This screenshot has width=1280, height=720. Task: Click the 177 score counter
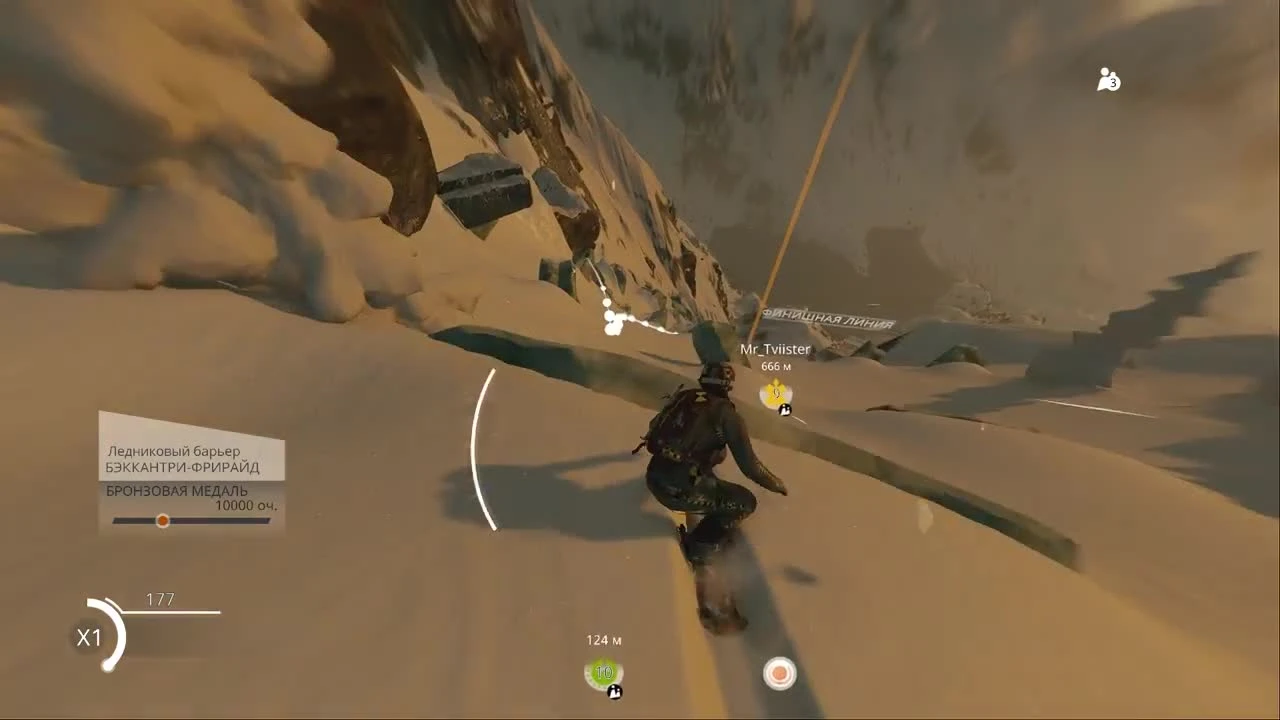click(x=163, y=599)
